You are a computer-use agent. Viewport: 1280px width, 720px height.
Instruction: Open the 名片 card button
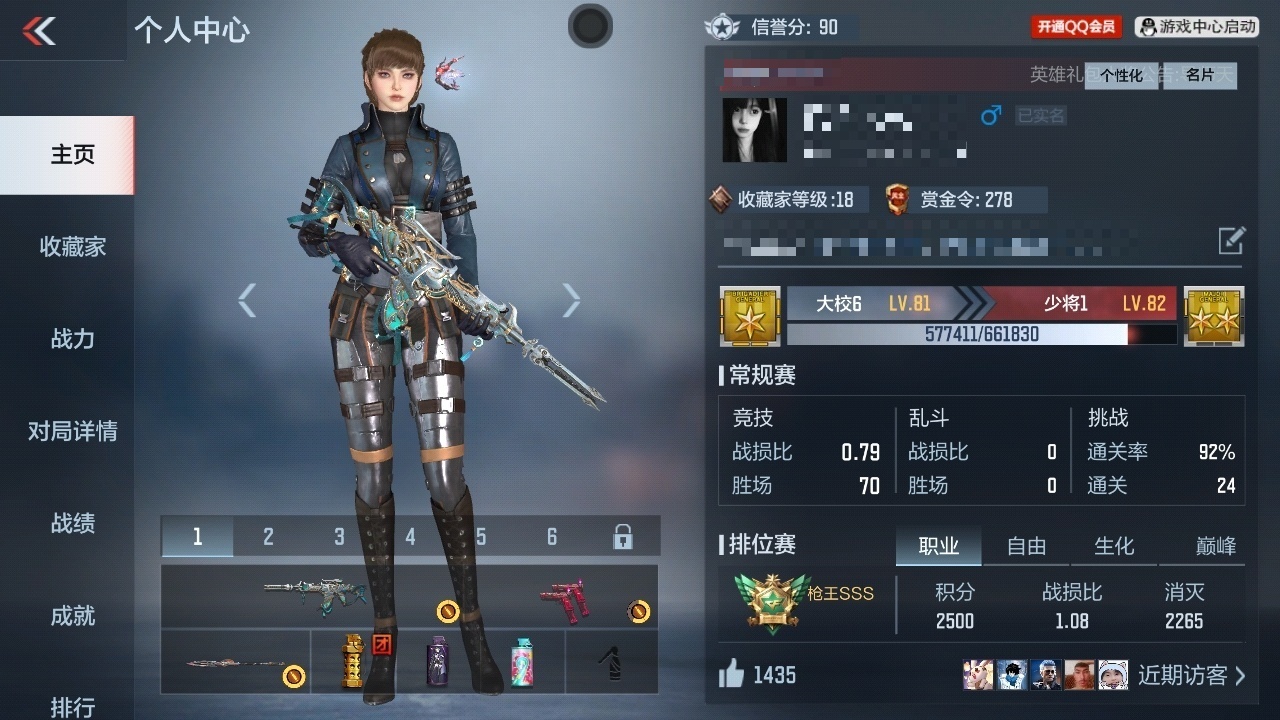[1199, 76]
